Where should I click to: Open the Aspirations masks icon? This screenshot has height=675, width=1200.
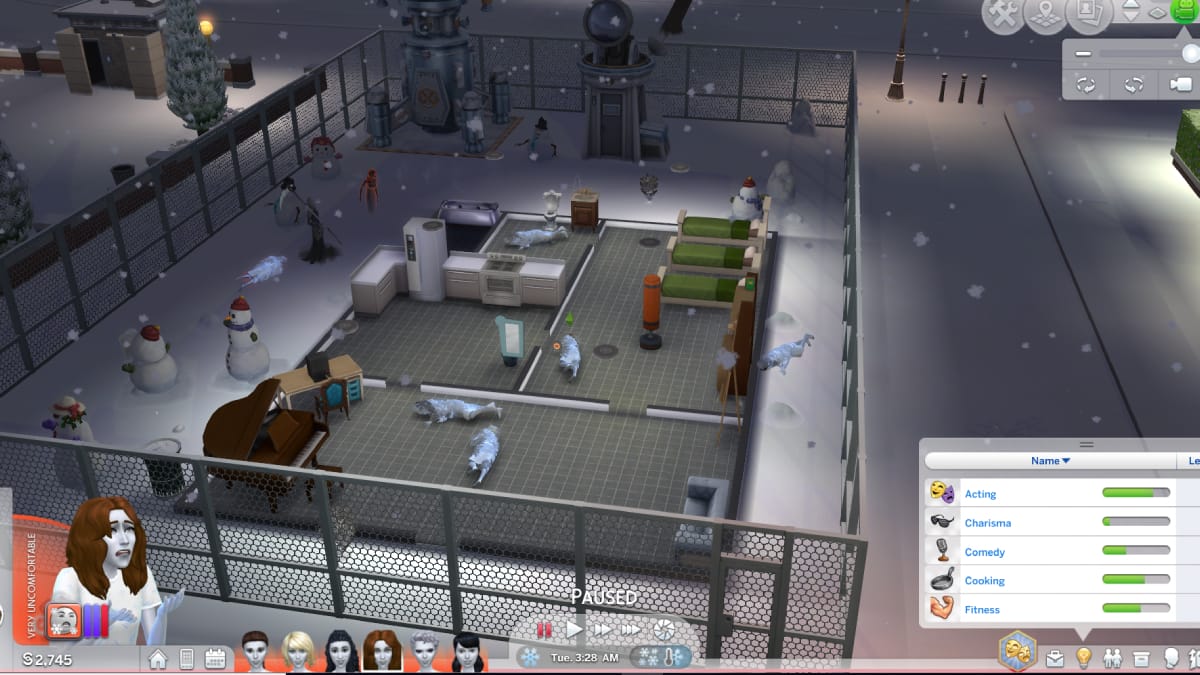coord(1017,650)
